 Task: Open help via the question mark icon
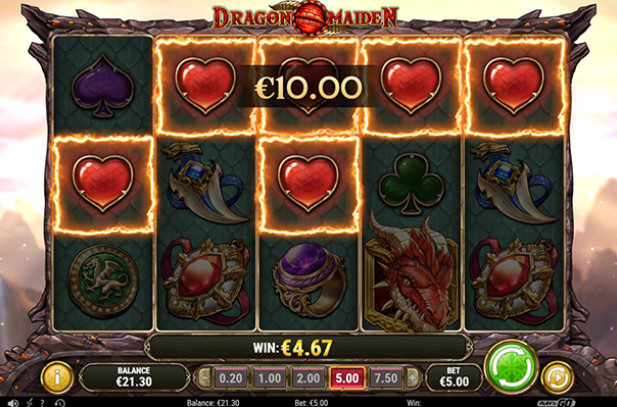pyautogui.click(x=43, y=401)
